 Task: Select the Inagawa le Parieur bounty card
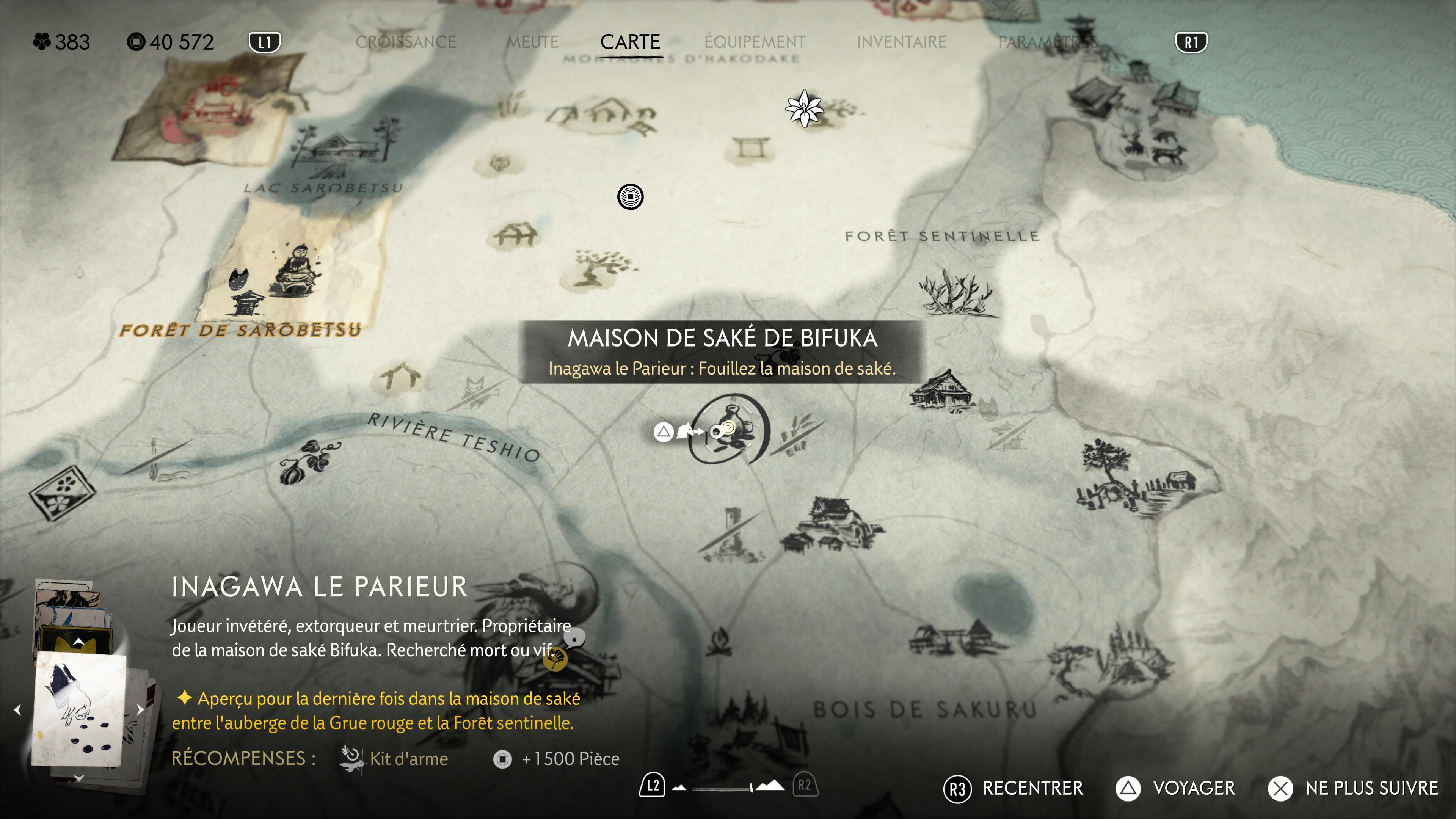tap(79, 709)
